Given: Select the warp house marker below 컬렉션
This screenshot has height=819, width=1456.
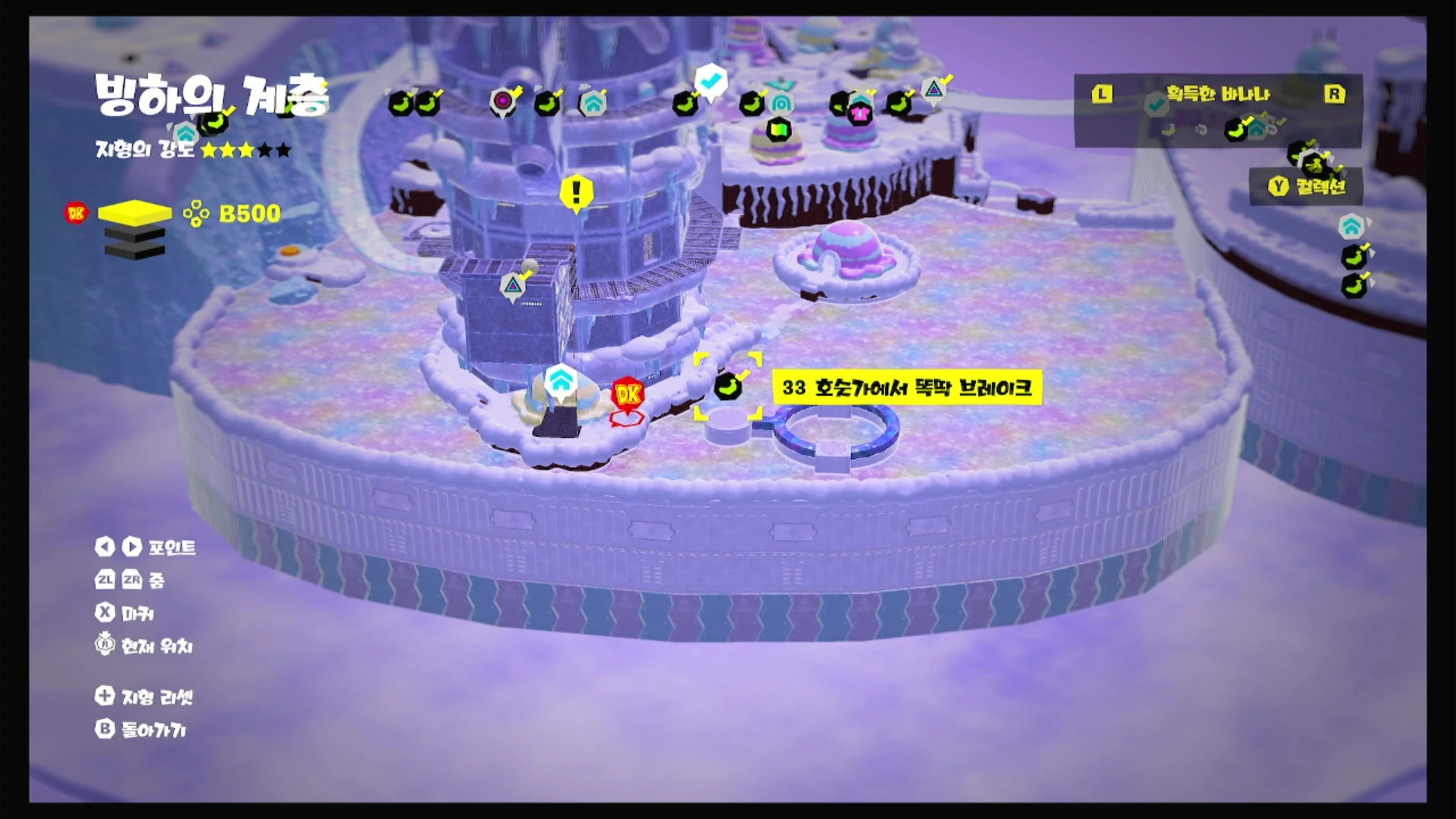Looking at the screenshot, I should coord(1351,226).
